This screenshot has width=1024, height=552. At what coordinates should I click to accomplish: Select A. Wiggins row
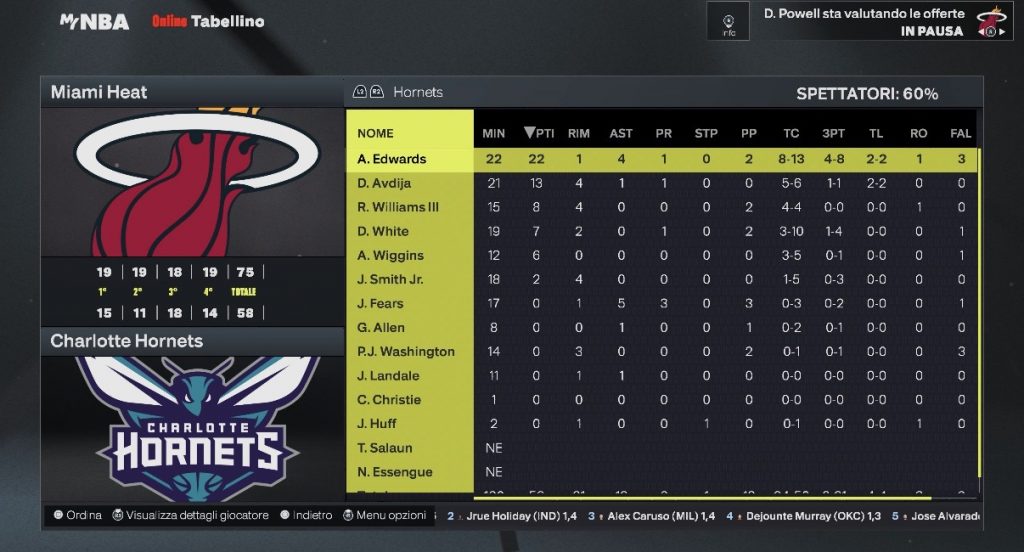pos(391,255)
